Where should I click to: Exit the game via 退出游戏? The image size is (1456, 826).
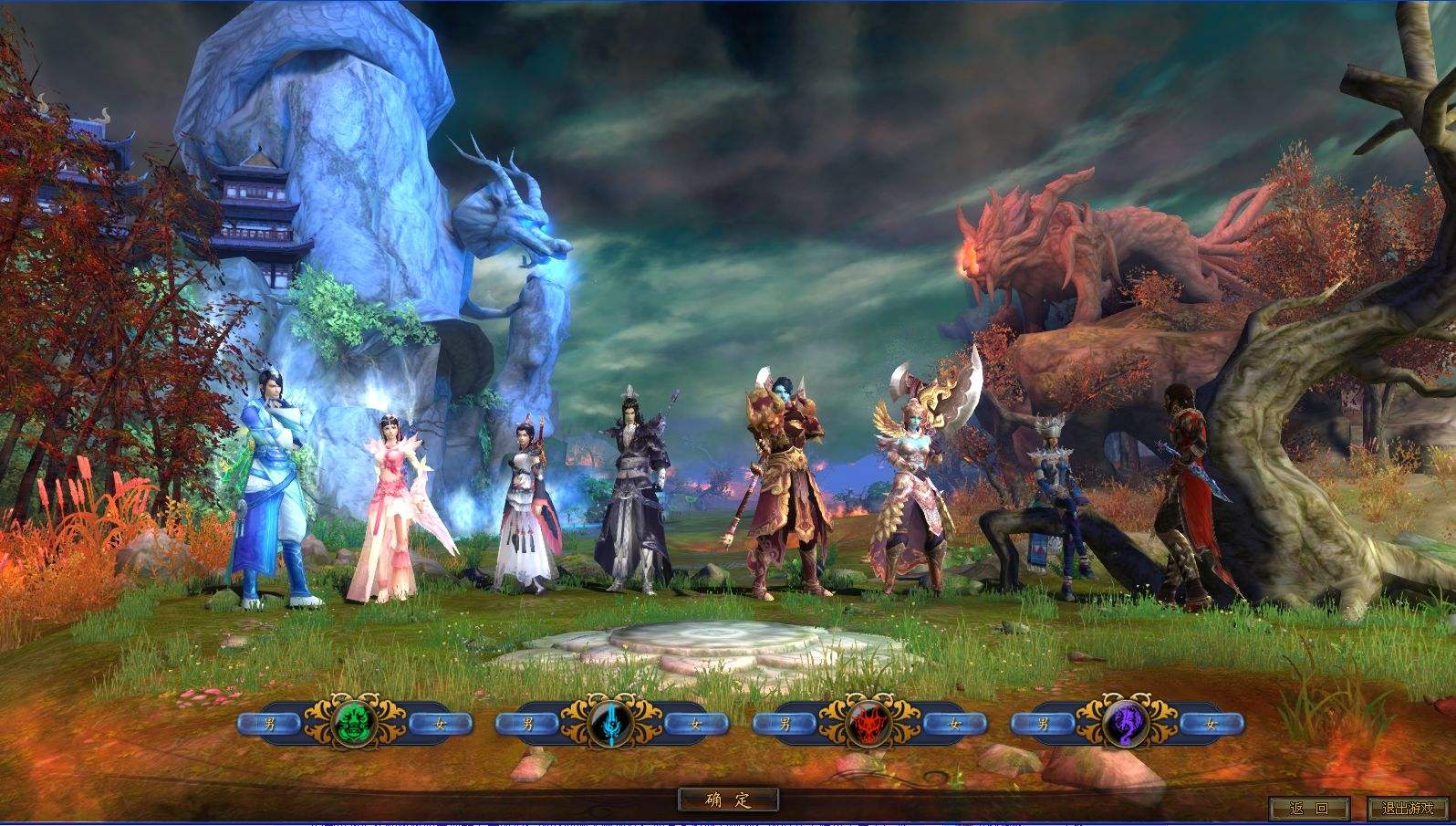click(x=1407, y=808)
